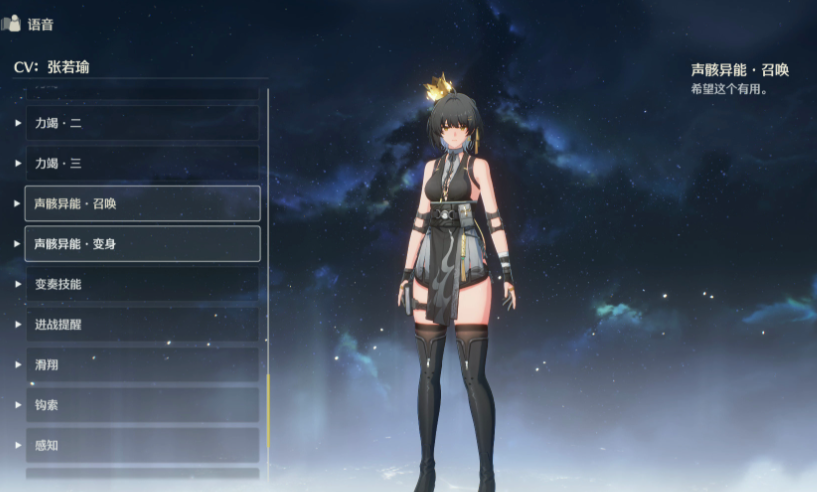This screenshot has height=492, width=817.
Task: Play the 力竭・二 voice line
Action: [141, 123]
